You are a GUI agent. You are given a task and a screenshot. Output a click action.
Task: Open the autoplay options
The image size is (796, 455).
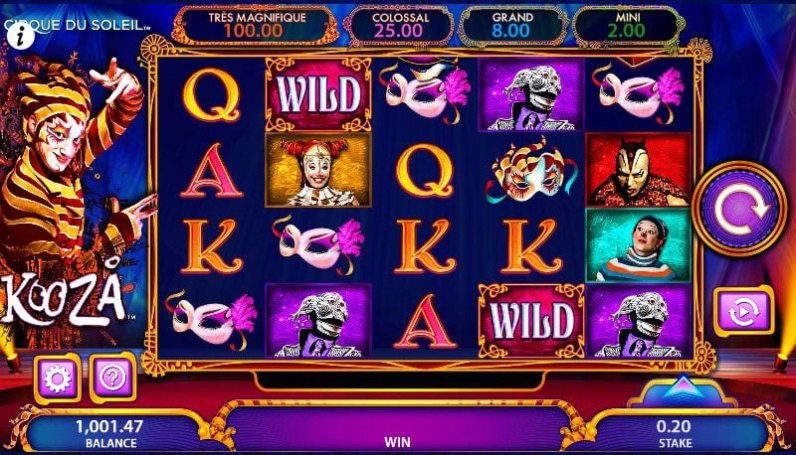pyautogui.click(x=742, y=311)
